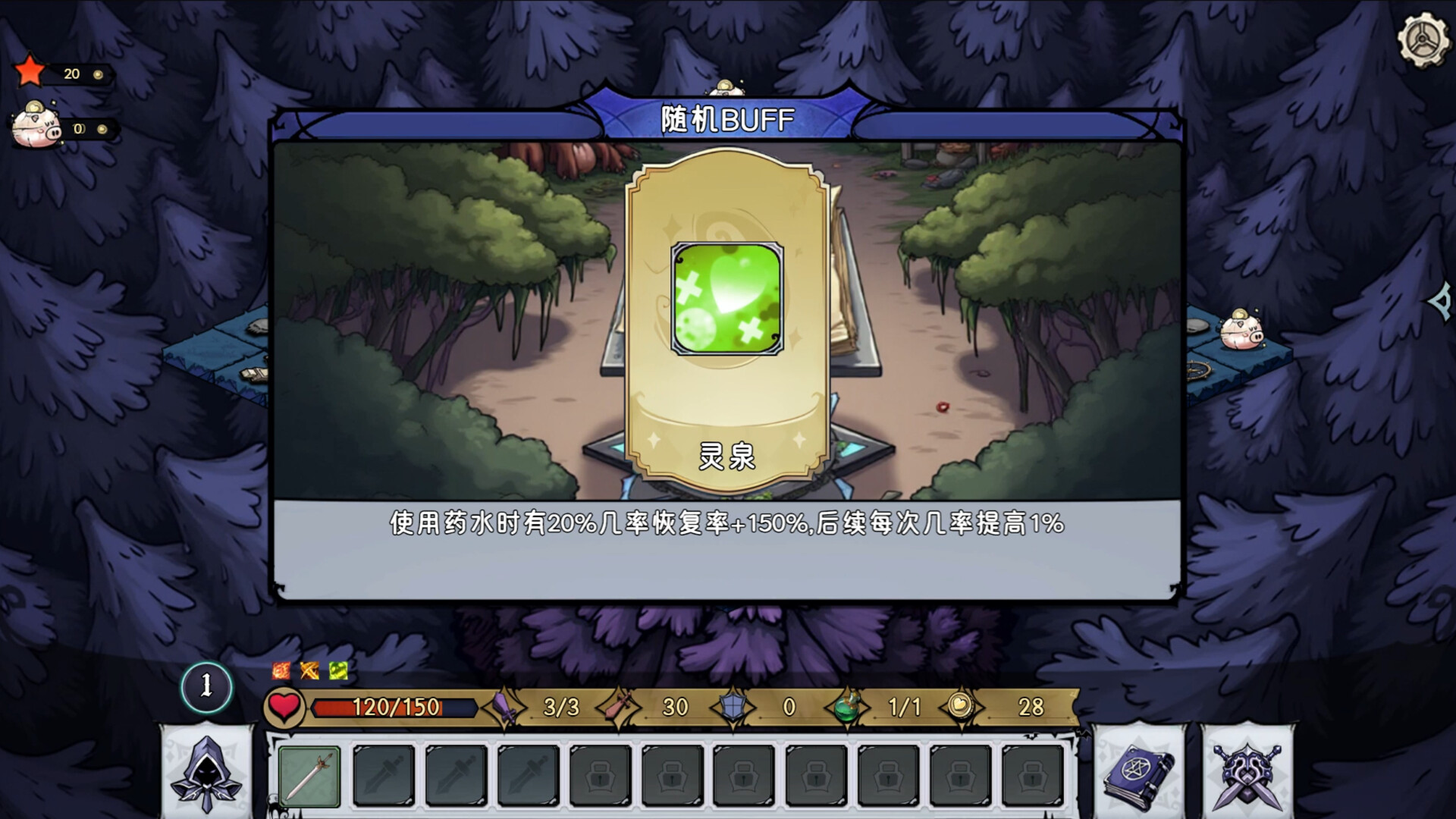Click the purple arrow marker on right edge
Image resolution: width=1456 pixels, height=819 pixels.
click(1439, 303)
